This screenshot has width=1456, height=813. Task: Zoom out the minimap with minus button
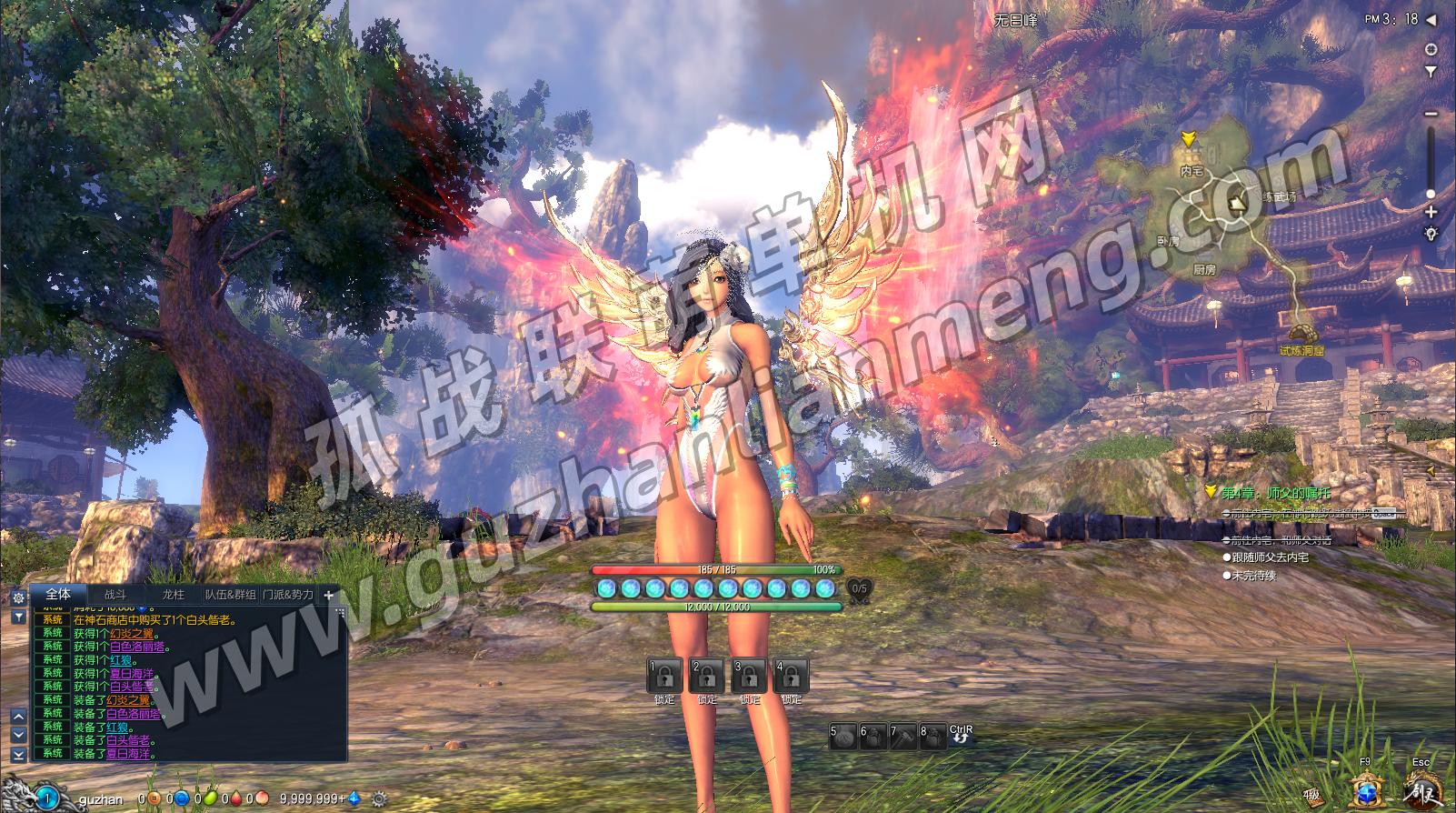point(1431,114)
